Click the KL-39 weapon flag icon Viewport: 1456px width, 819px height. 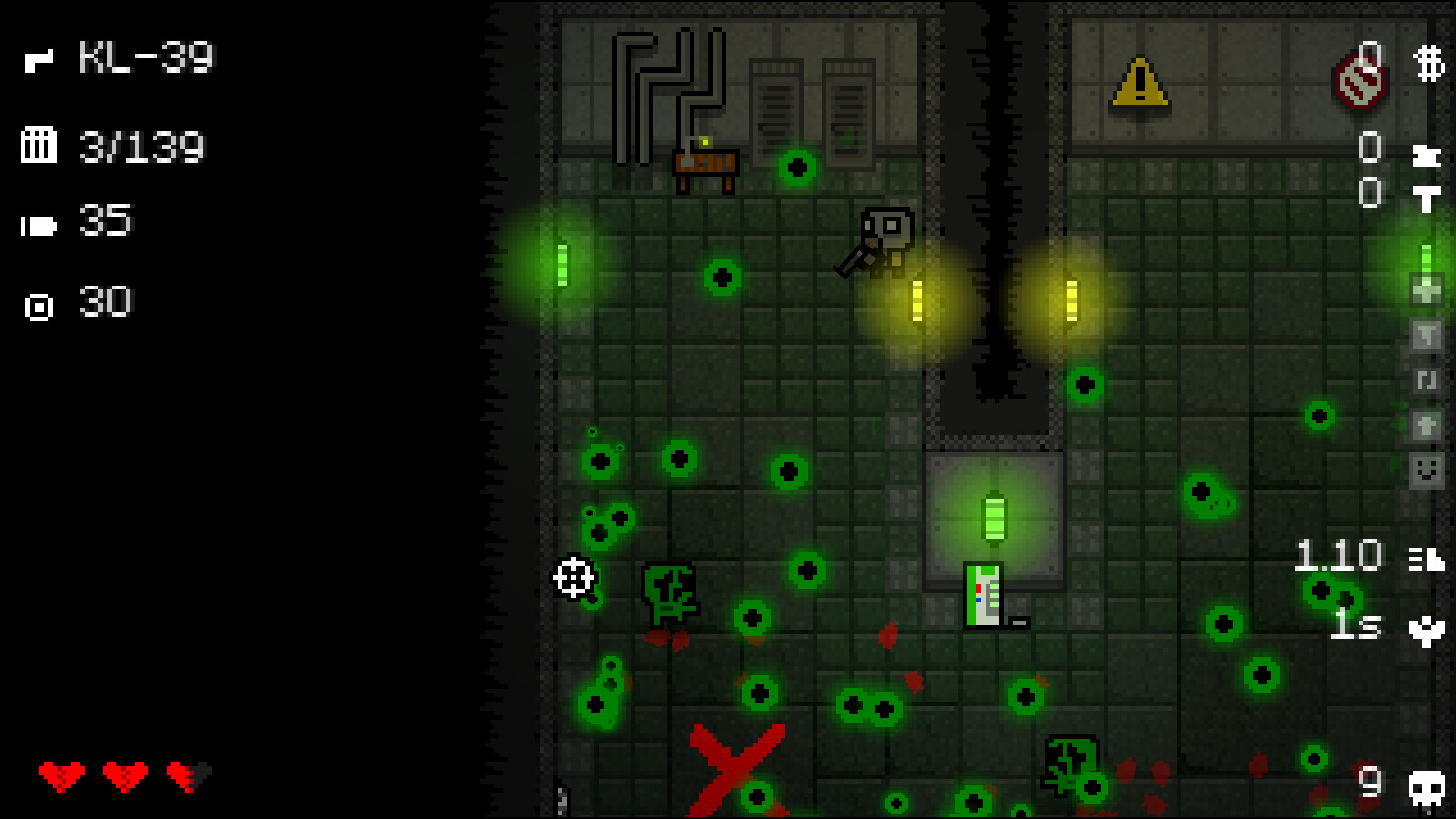tap(40, 61)
